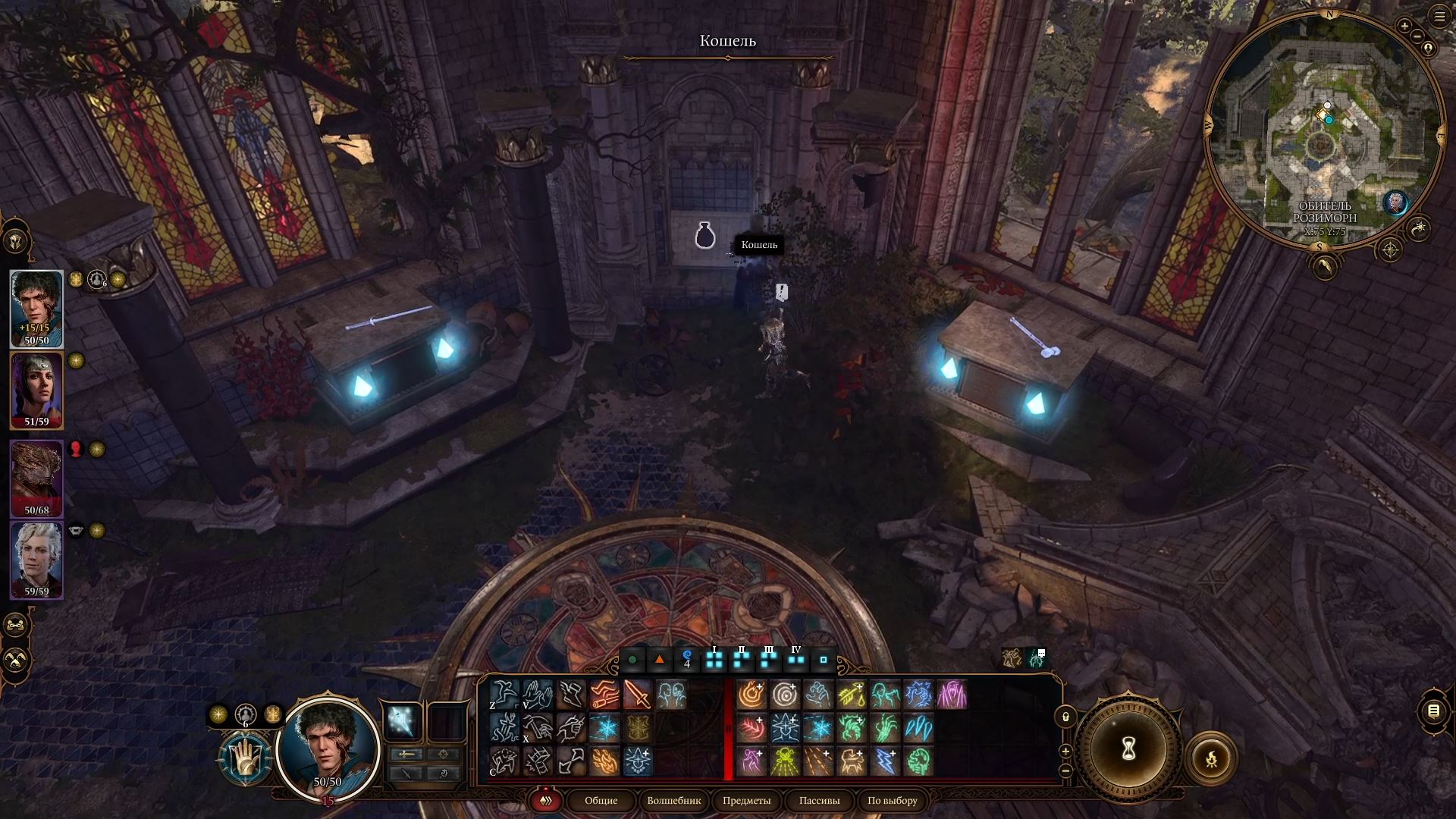Toggle the hotbar lock button
The image size is (1456, 819).
pyautogui.click(x=1065, y=717)
